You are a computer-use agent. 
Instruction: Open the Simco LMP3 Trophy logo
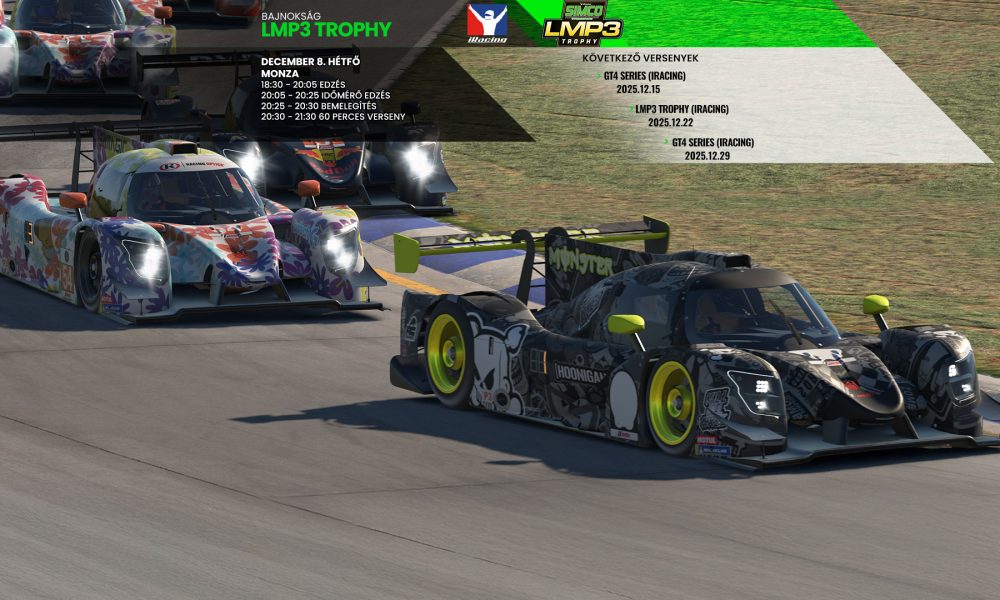582,22
